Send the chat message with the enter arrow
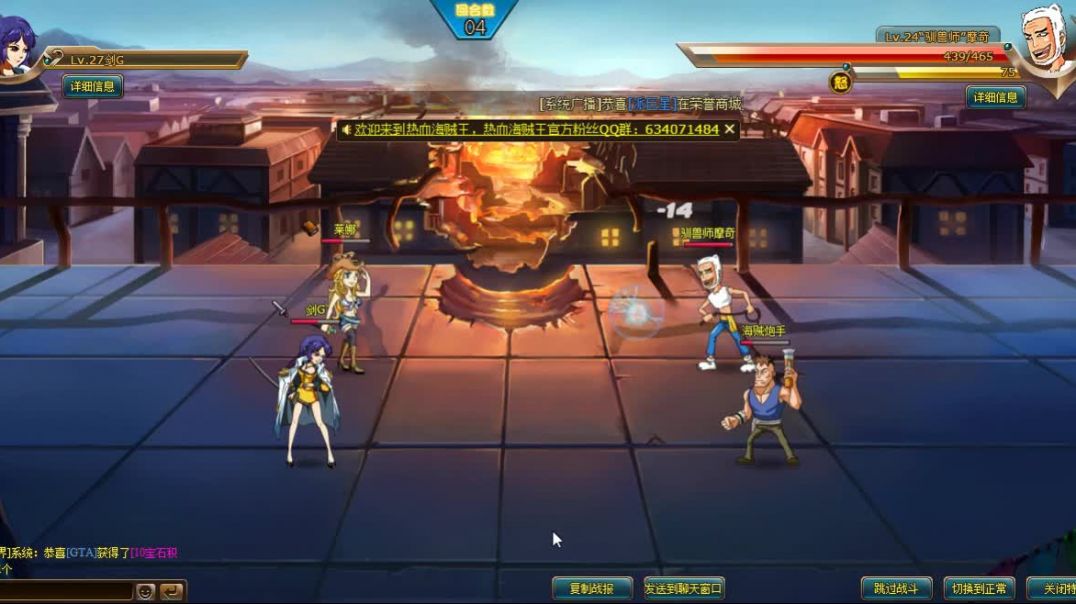 click(x=172, y=591)
